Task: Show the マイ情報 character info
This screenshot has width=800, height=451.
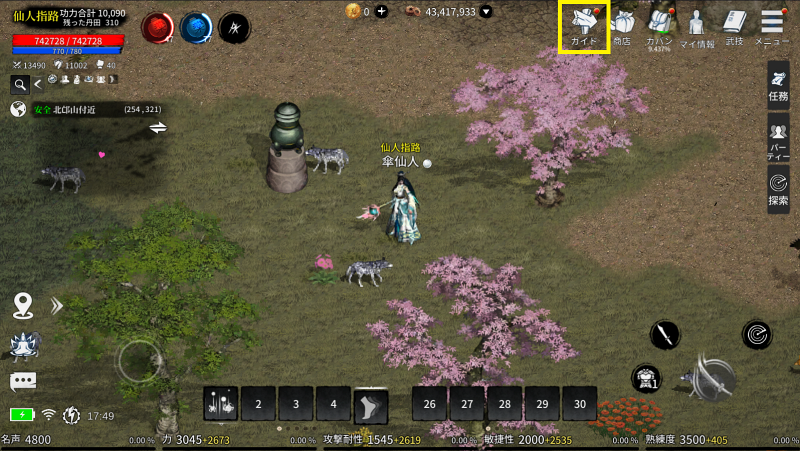Action: [x=697, y=27]
